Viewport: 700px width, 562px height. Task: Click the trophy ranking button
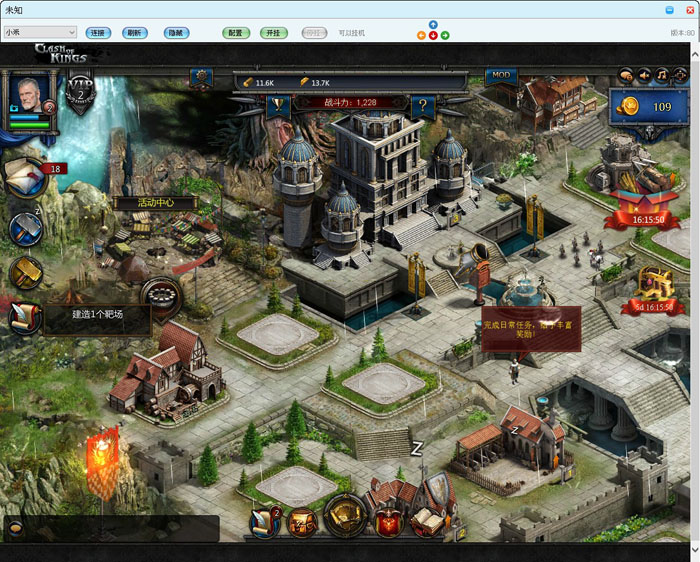(x=277, y=103)
